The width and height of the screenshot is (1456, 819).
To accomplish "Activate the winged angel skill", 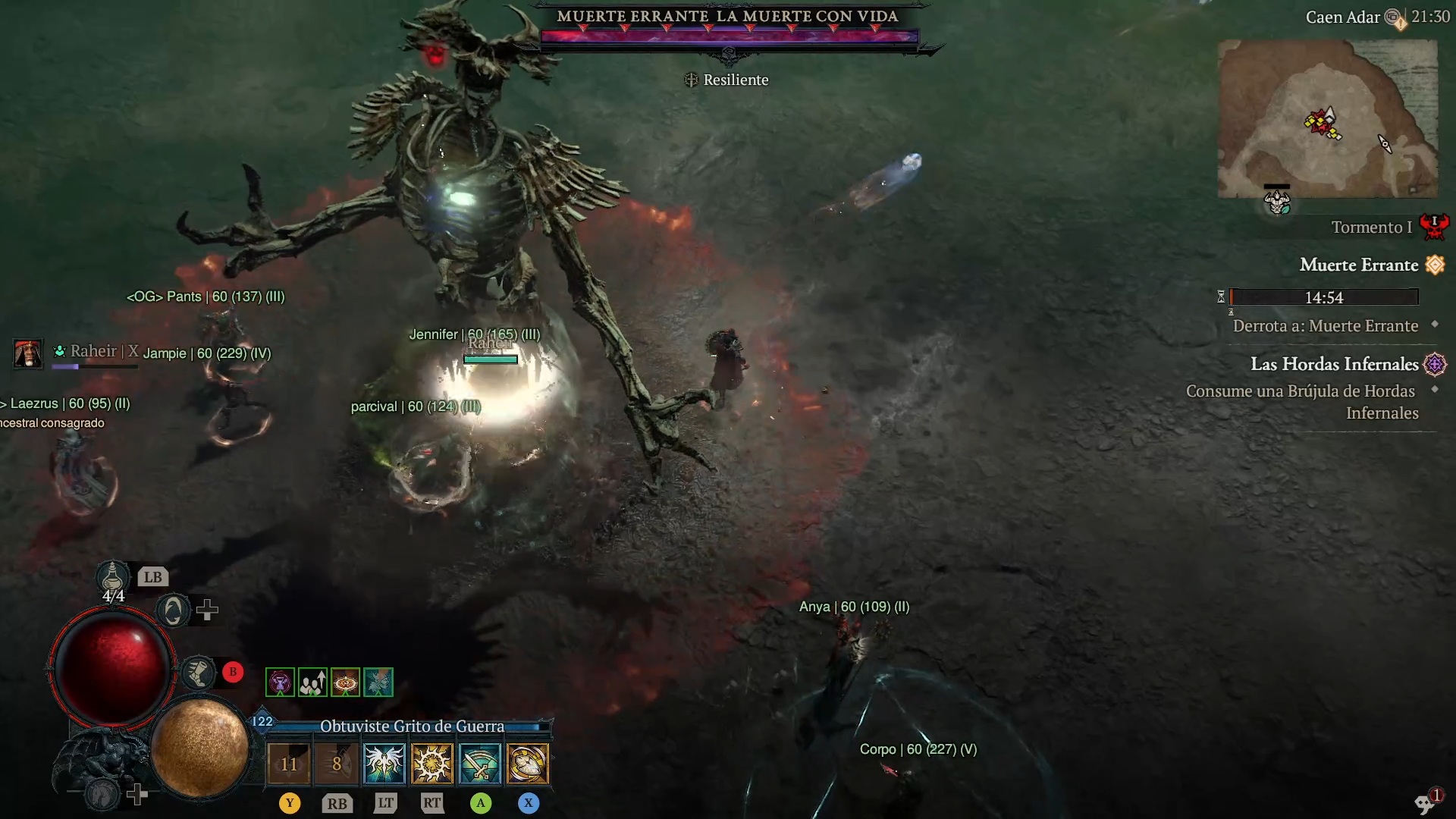I will [x=384, y=763].
